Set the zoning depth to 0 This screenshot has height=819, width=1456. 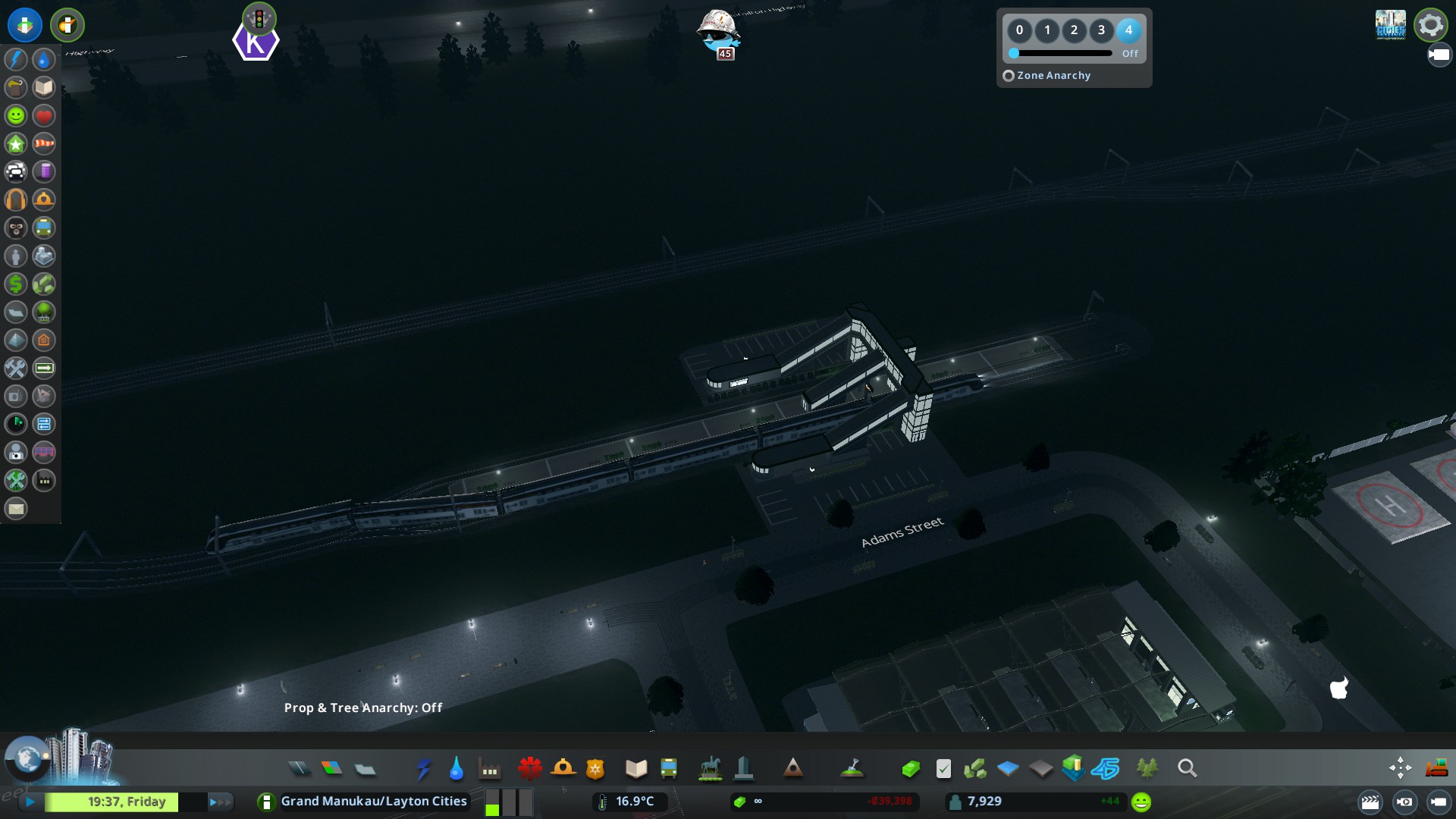pyautogui.click(x=1019, y=30)
